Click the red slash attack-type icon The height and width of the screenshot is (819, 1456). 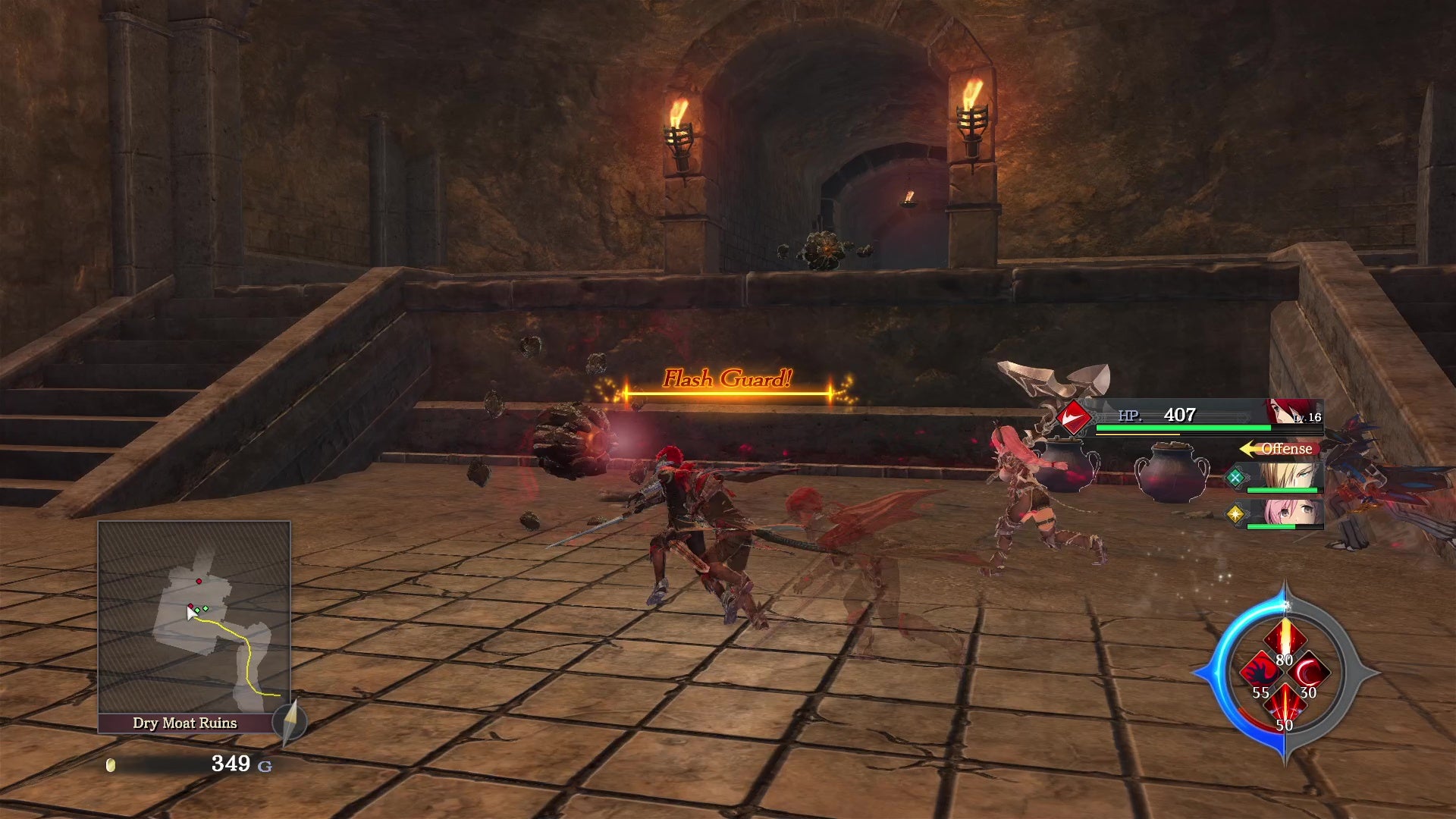(1074, 418)
